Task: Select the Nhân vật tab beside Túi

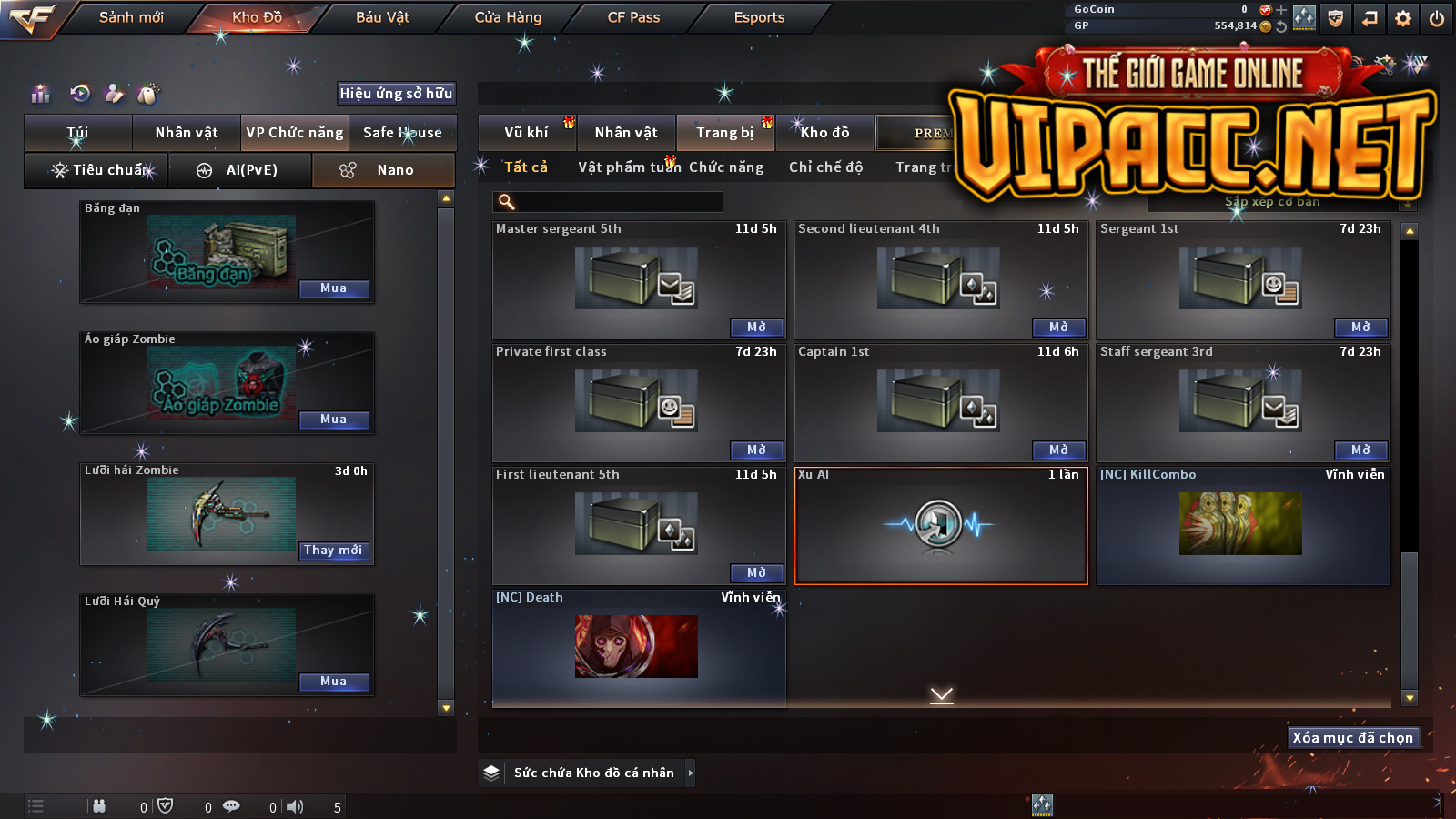Action: 187,133
